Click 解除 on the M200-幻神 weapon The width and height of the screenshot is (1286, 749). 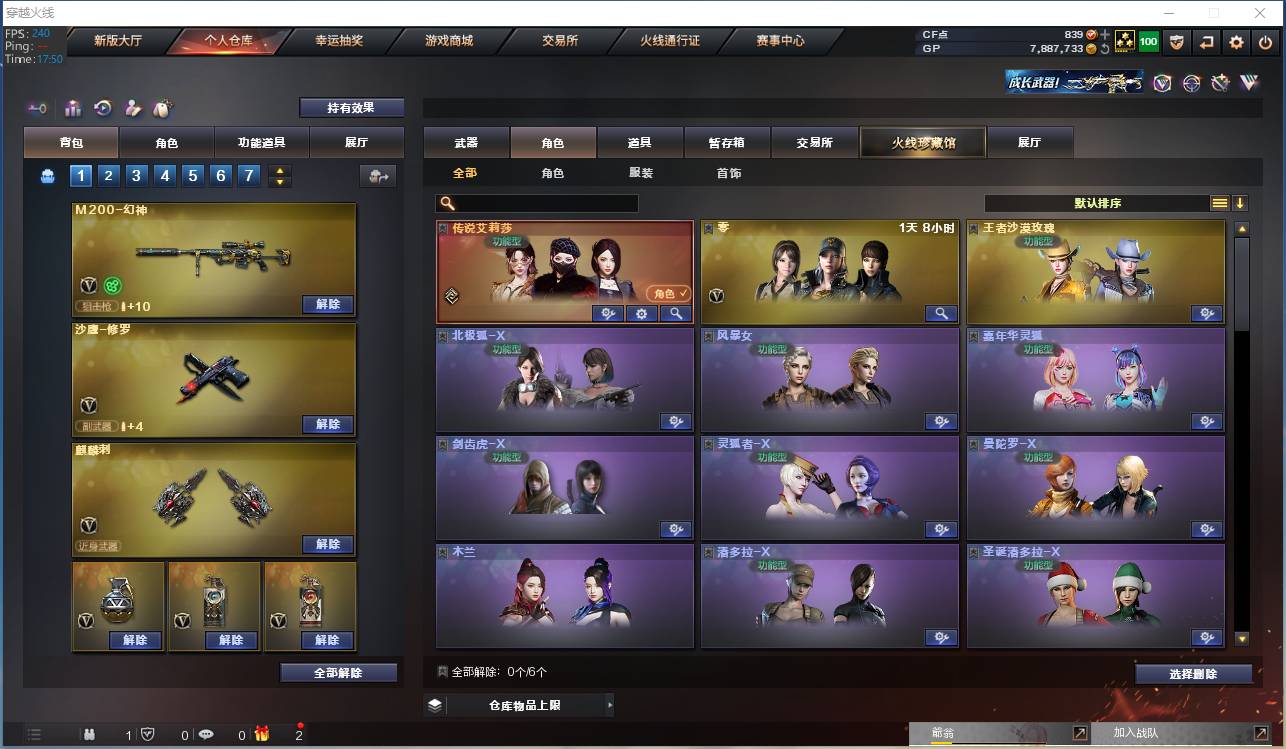(329, 303)
